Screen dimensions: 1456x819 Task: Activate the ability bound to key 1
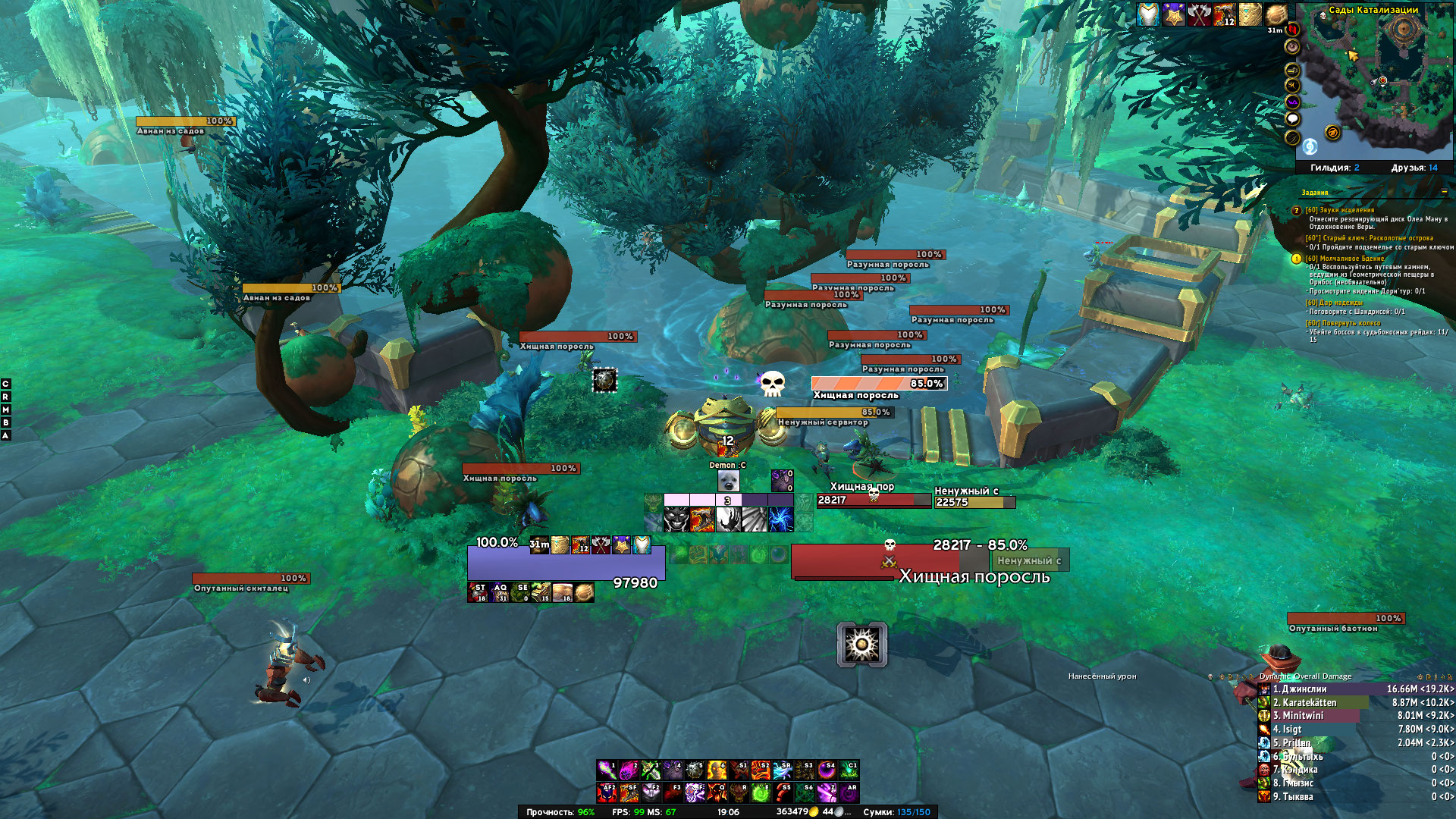tap(607, 770)
